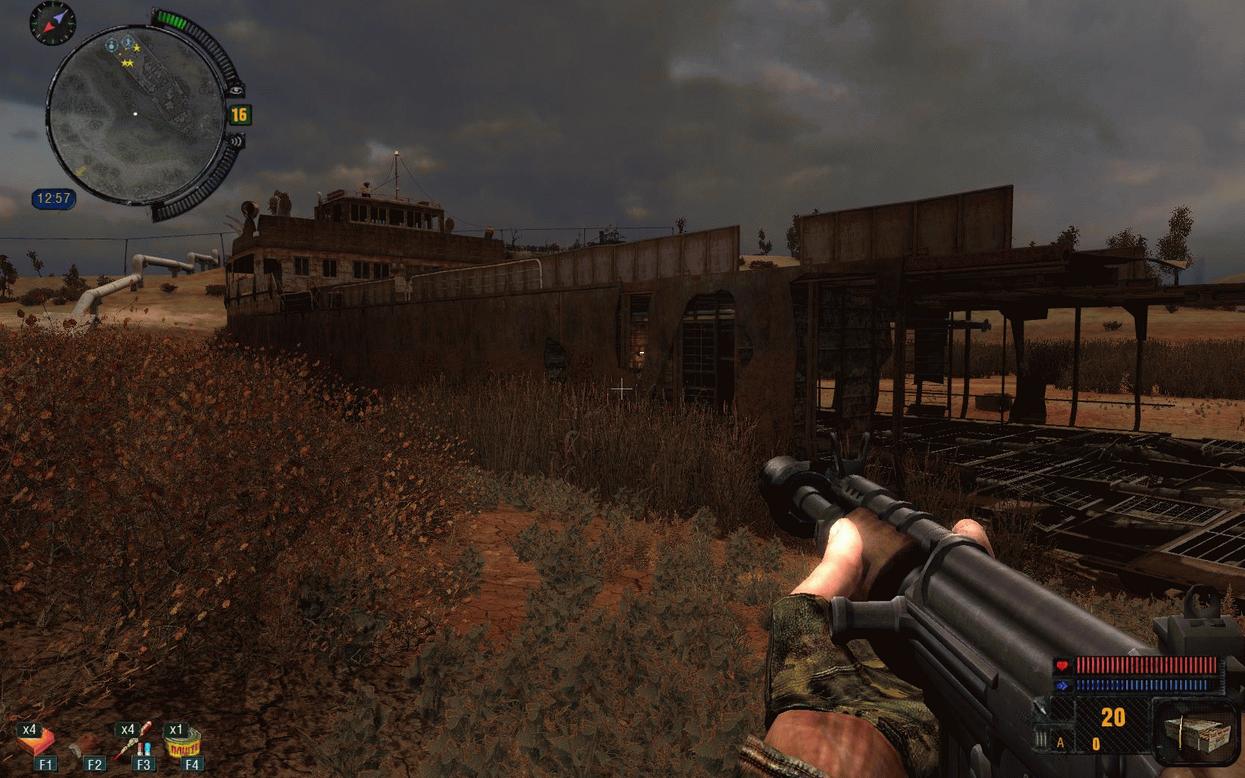1245x778 pixels.
Task: Click the fire mode A indicator
Action: [x=1061, y=742]
